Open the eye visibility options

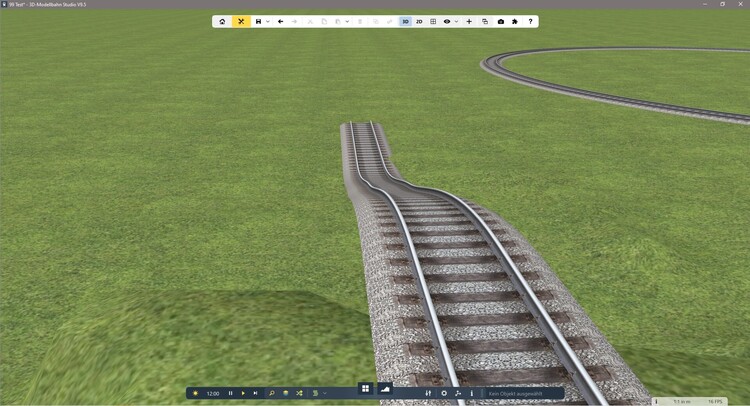point(447,21)
